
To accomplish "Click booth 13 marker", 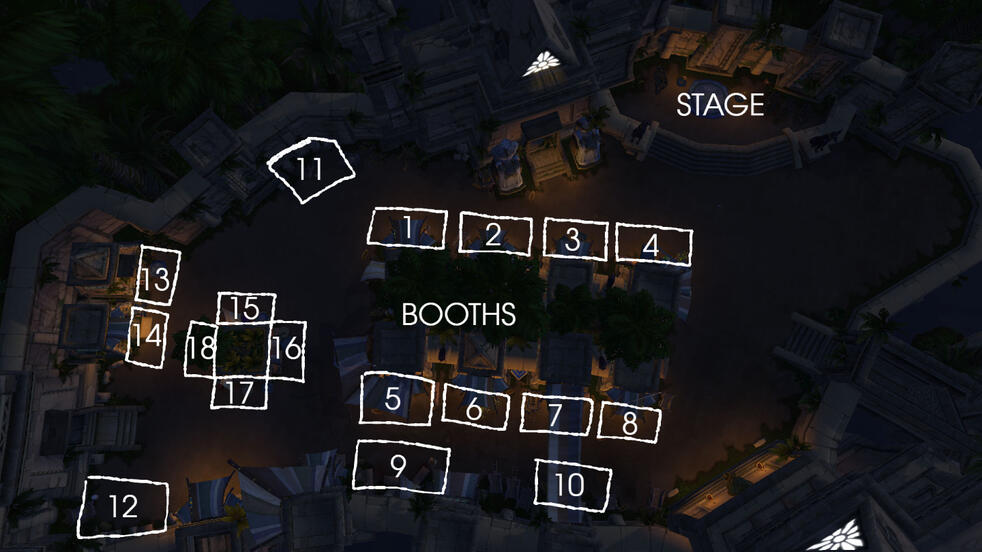I will 158,276.
